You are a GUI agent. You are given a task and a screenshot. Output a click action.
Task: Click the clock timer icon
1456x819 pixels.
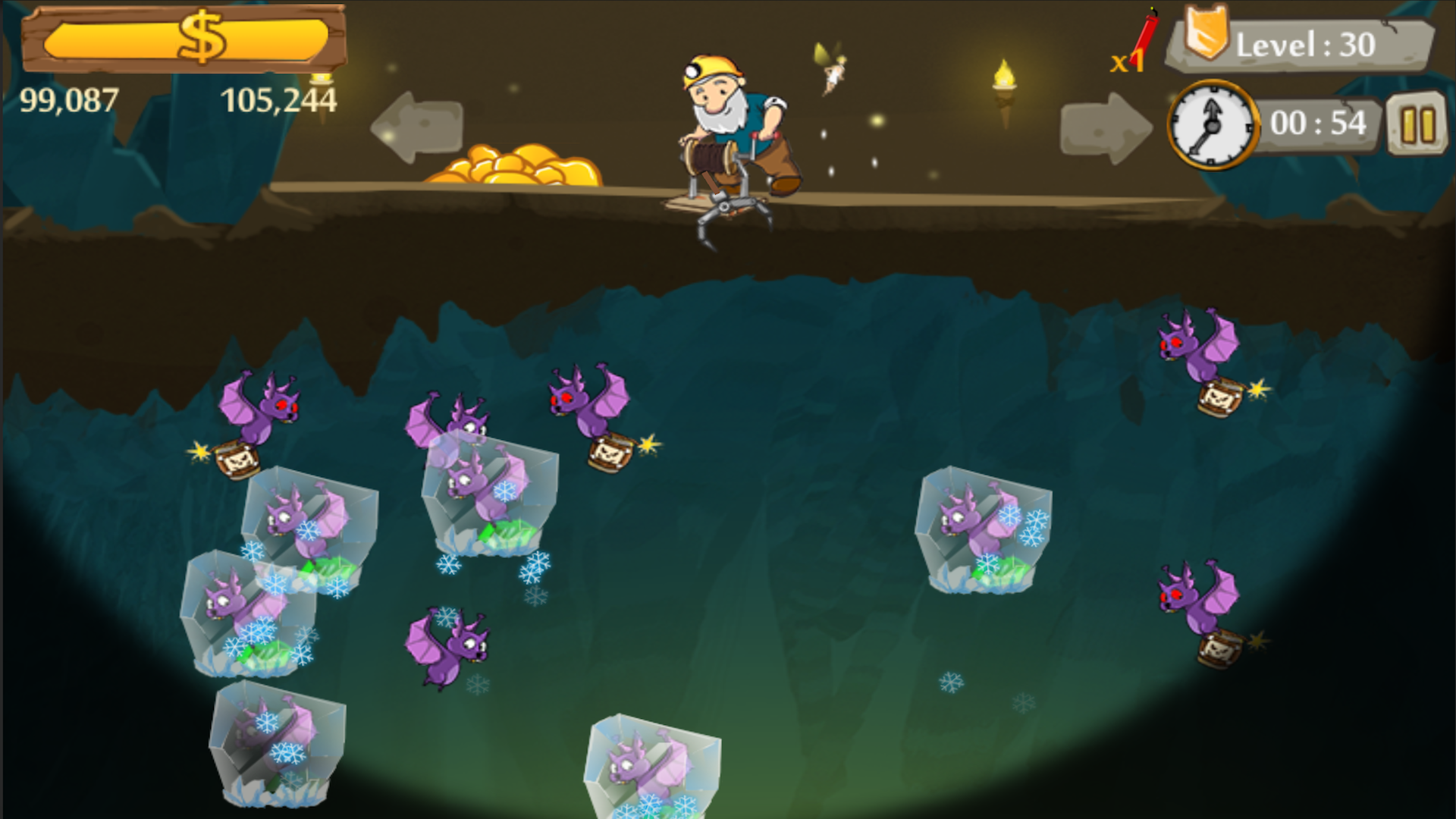click(1211, 124)
